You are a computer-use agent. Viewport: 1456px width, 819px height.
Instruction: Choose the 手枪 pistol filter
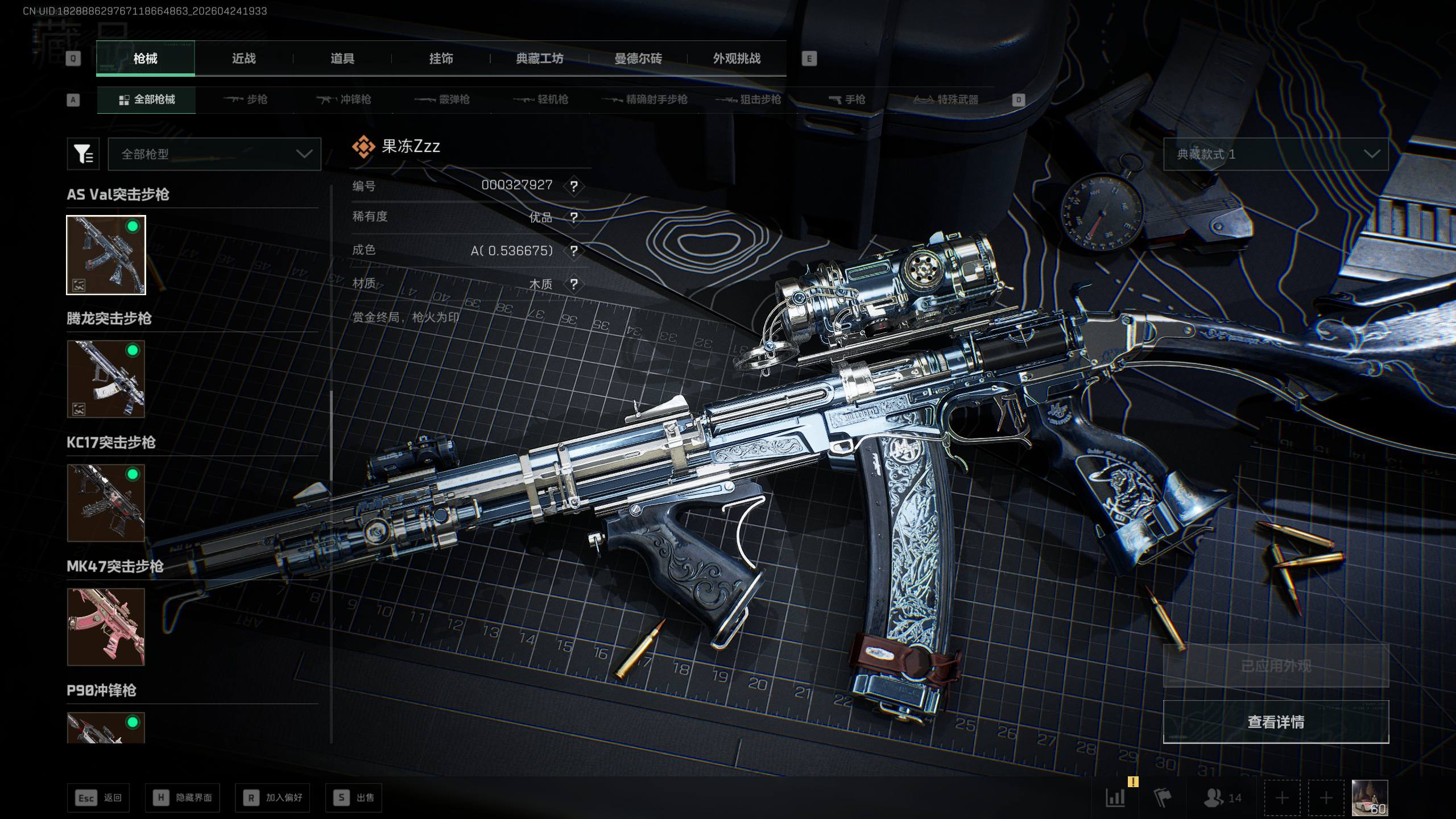coord(847,100)
